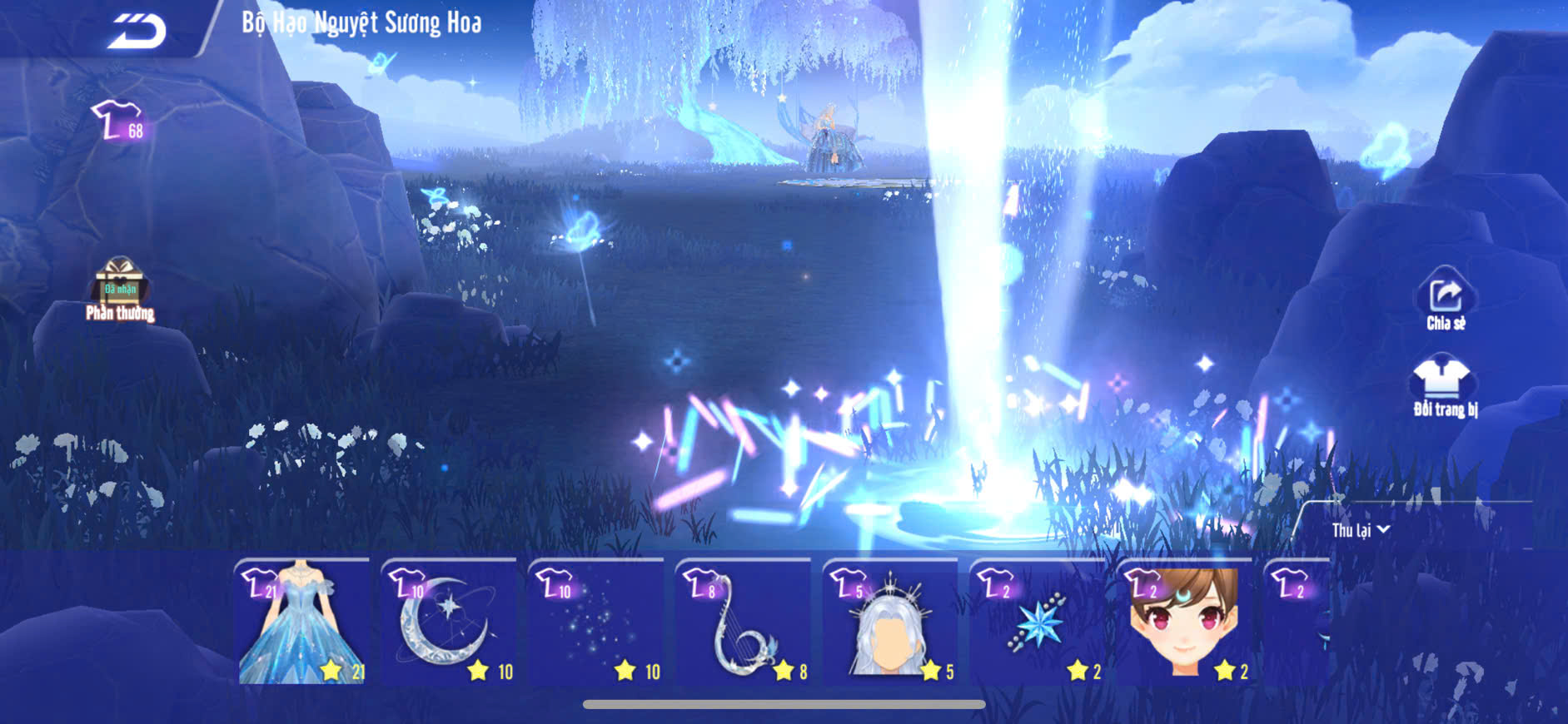The width and height of the screenshot is (1568, 724).
Task: Open the outfit score shirt icon showing 68
Action: (x=118, y=122)
